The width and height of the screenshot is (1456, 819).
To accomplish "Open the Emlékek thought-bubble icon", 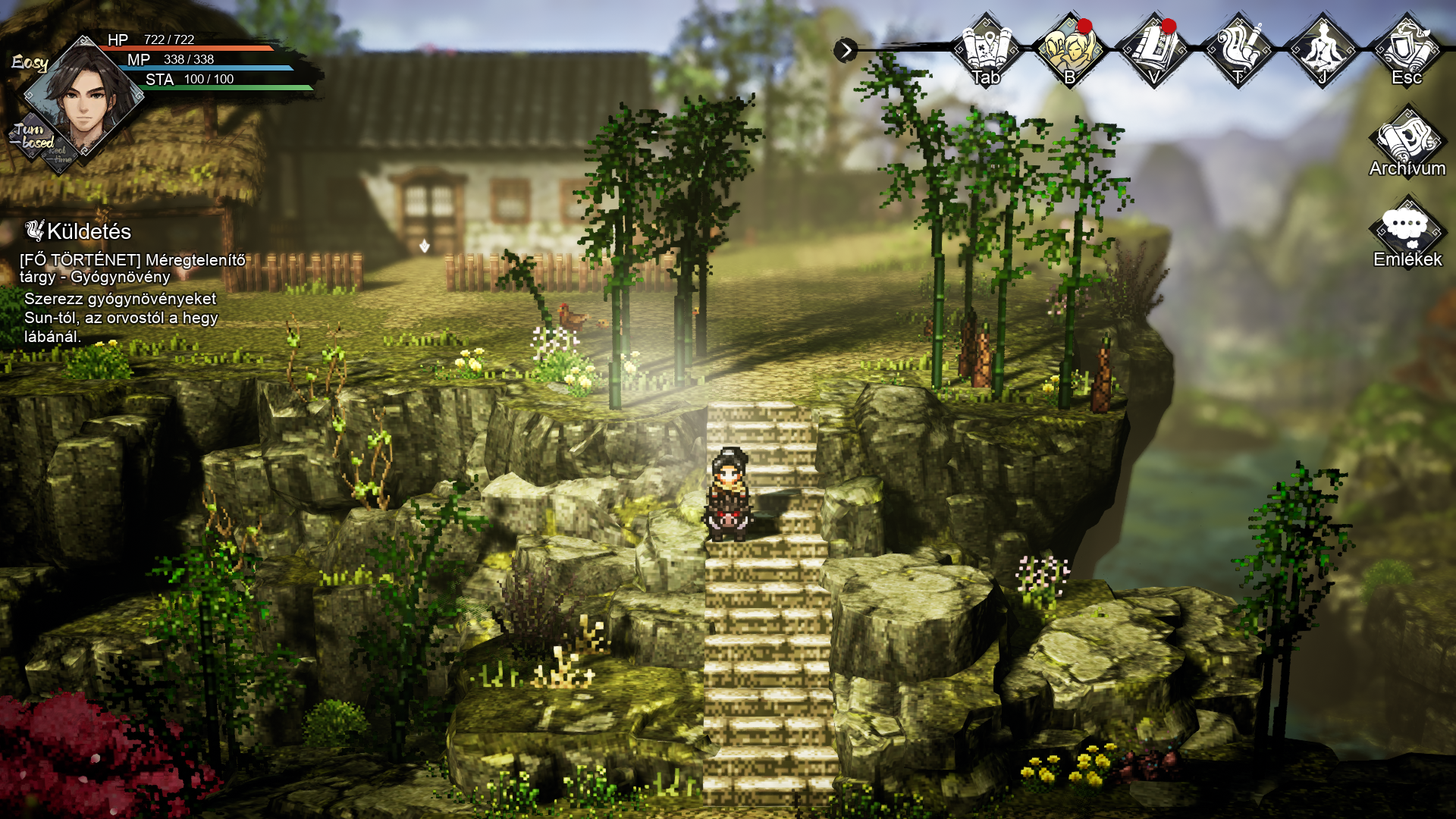I will click(1407, 232).
